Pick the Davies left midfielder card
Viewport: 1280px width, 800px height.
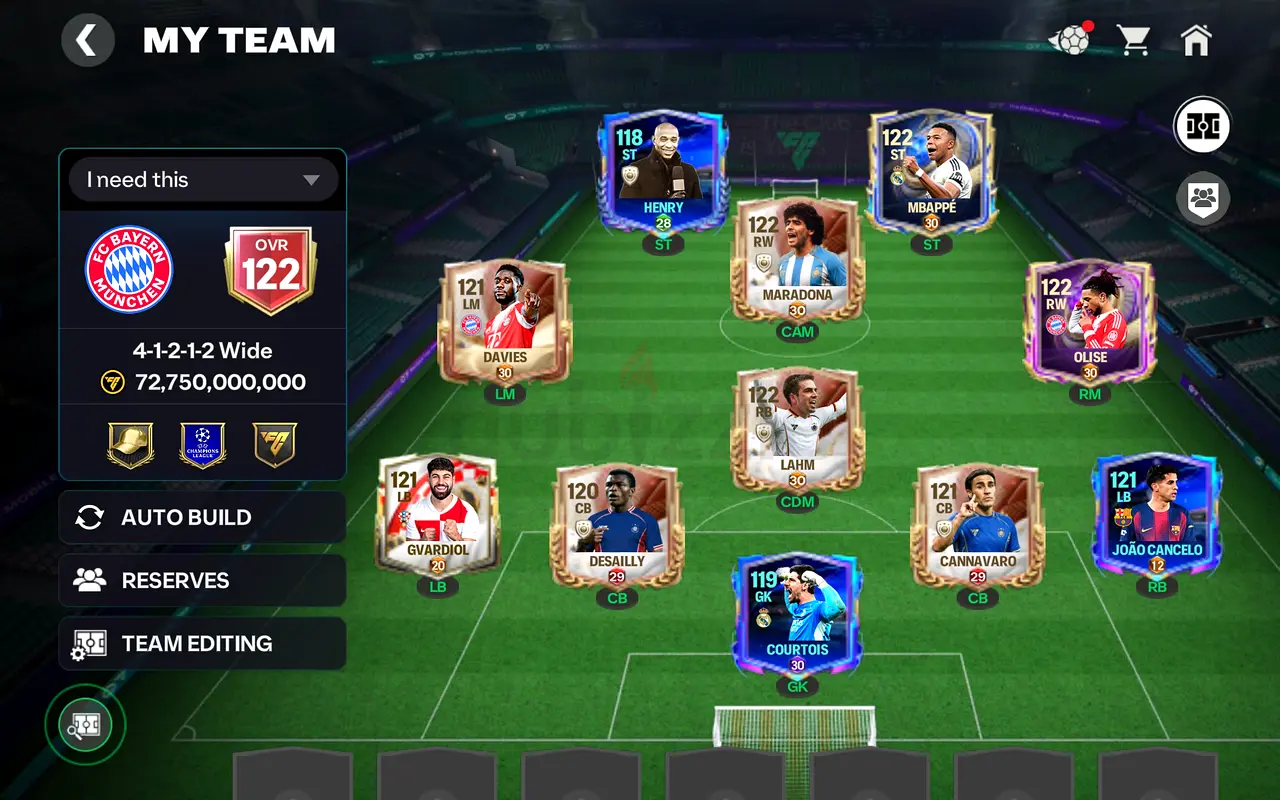(x=505, y=321)
